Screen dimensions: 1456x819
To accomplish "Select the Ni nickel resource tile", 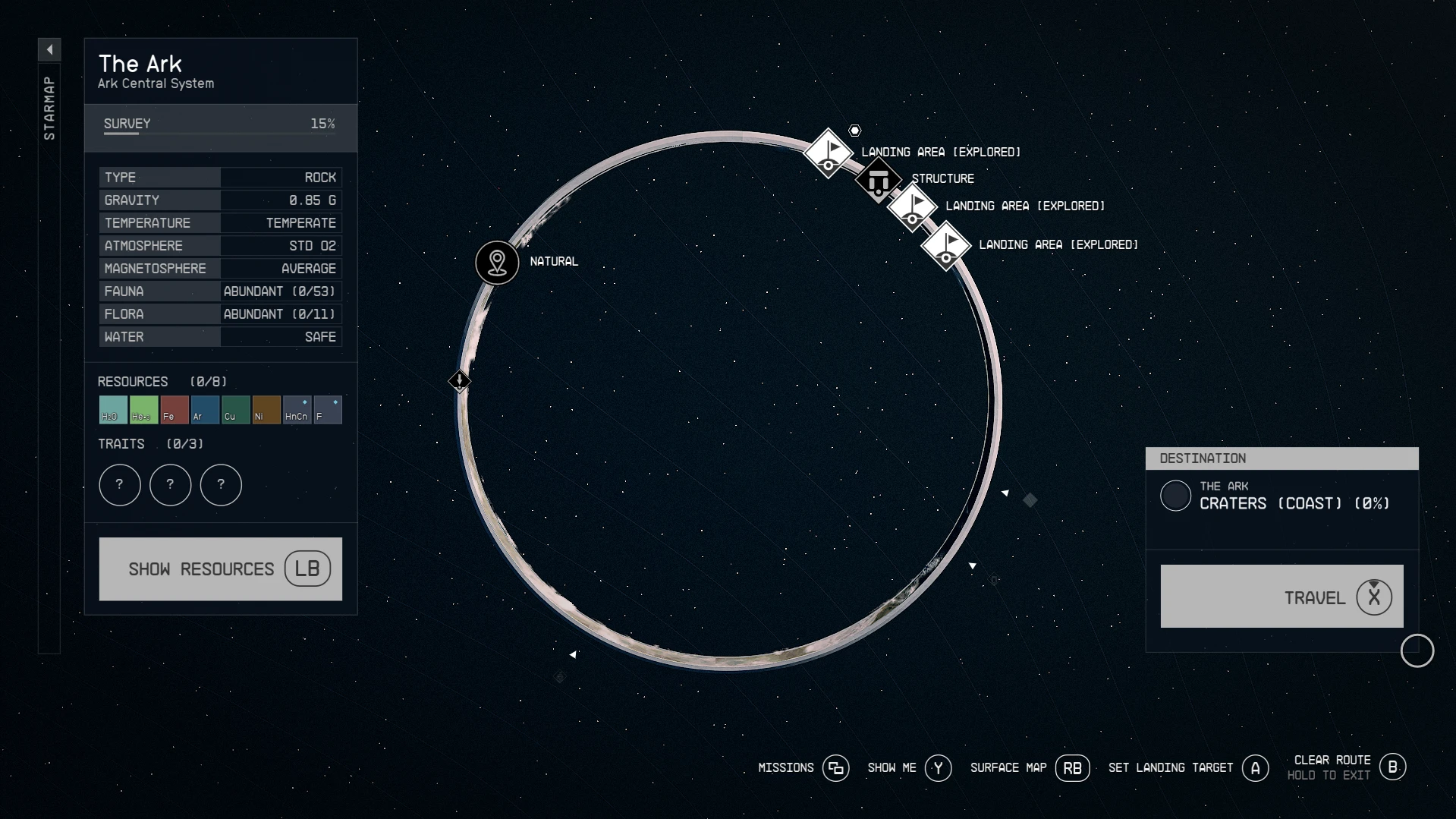I will (266, 410).
